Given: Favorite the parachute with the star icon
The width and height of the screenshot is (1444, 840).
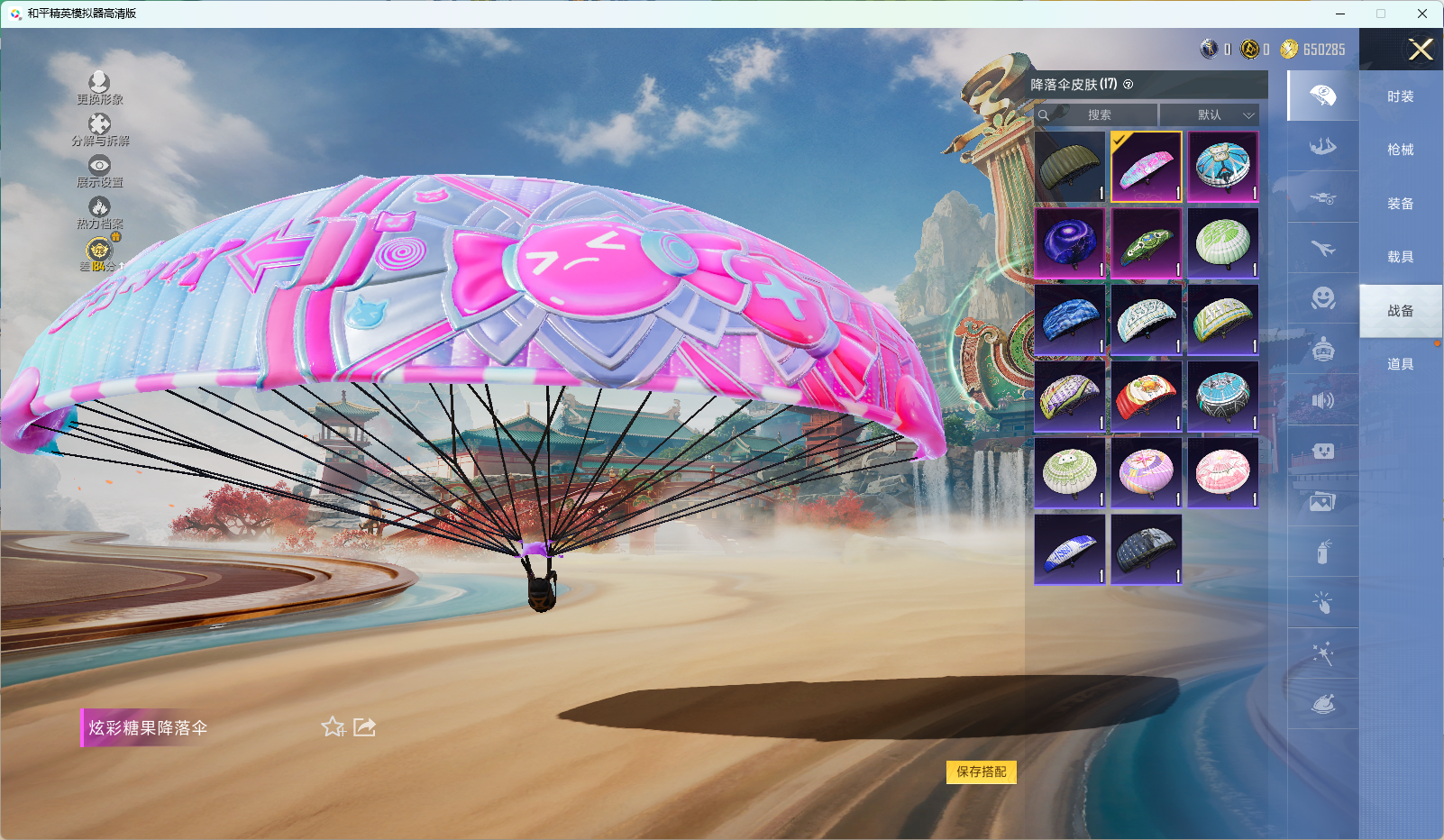Looking at the screenshot, I should click(334, 727).
